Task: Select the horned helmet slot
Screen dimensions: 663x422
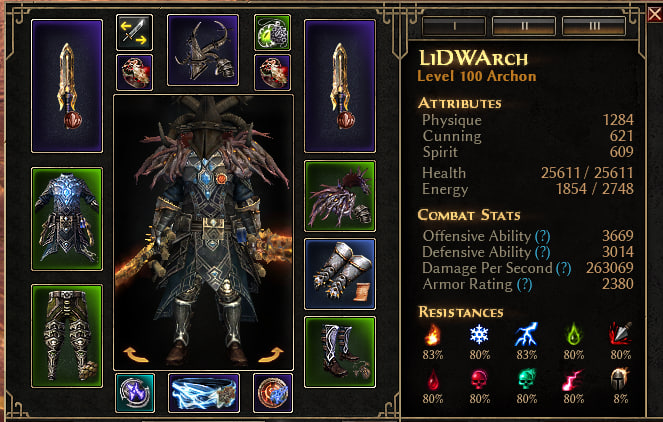Action: tap(202, 50)
